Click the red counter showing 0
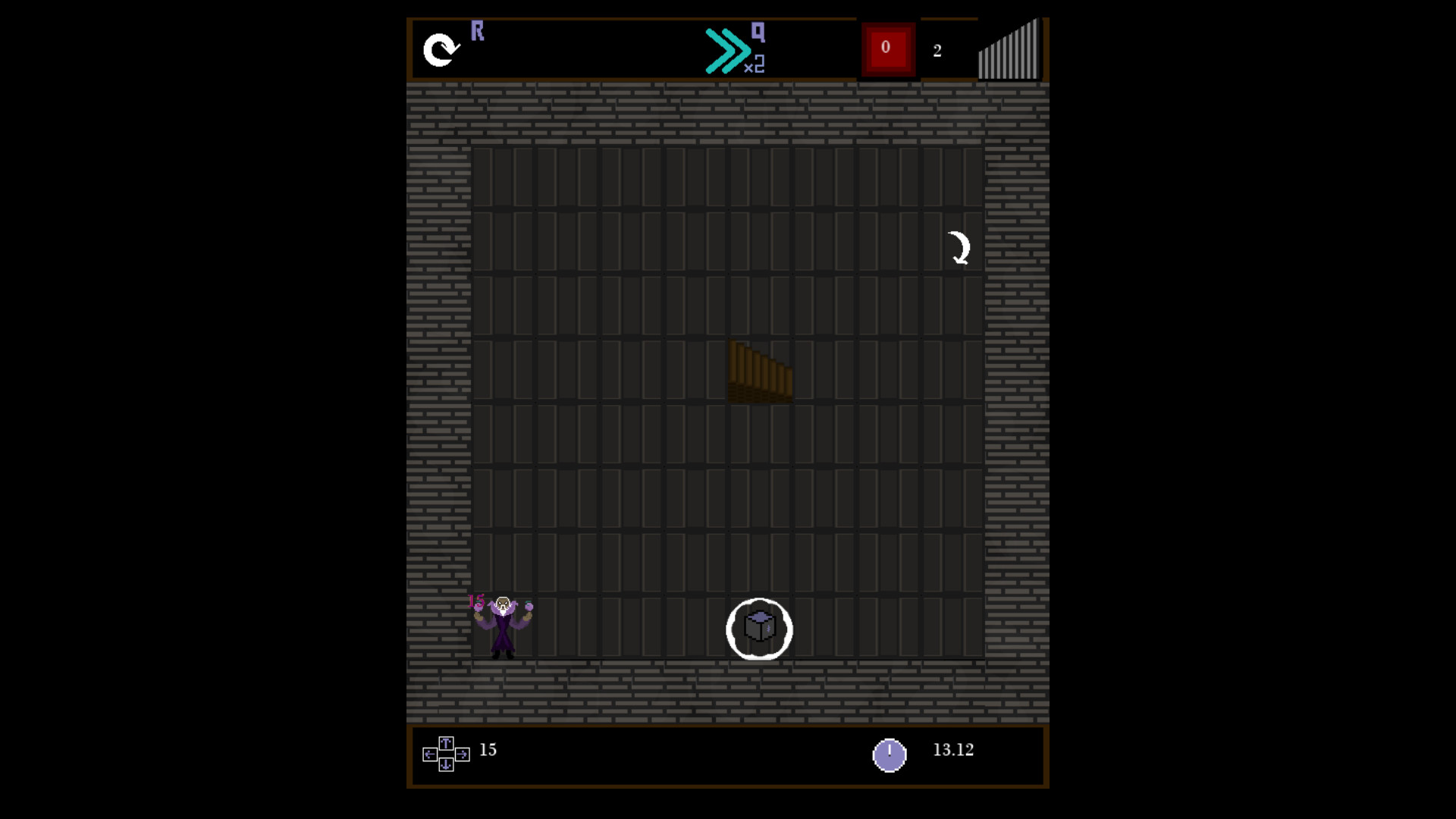1456x819 pixels. point(886,47)
